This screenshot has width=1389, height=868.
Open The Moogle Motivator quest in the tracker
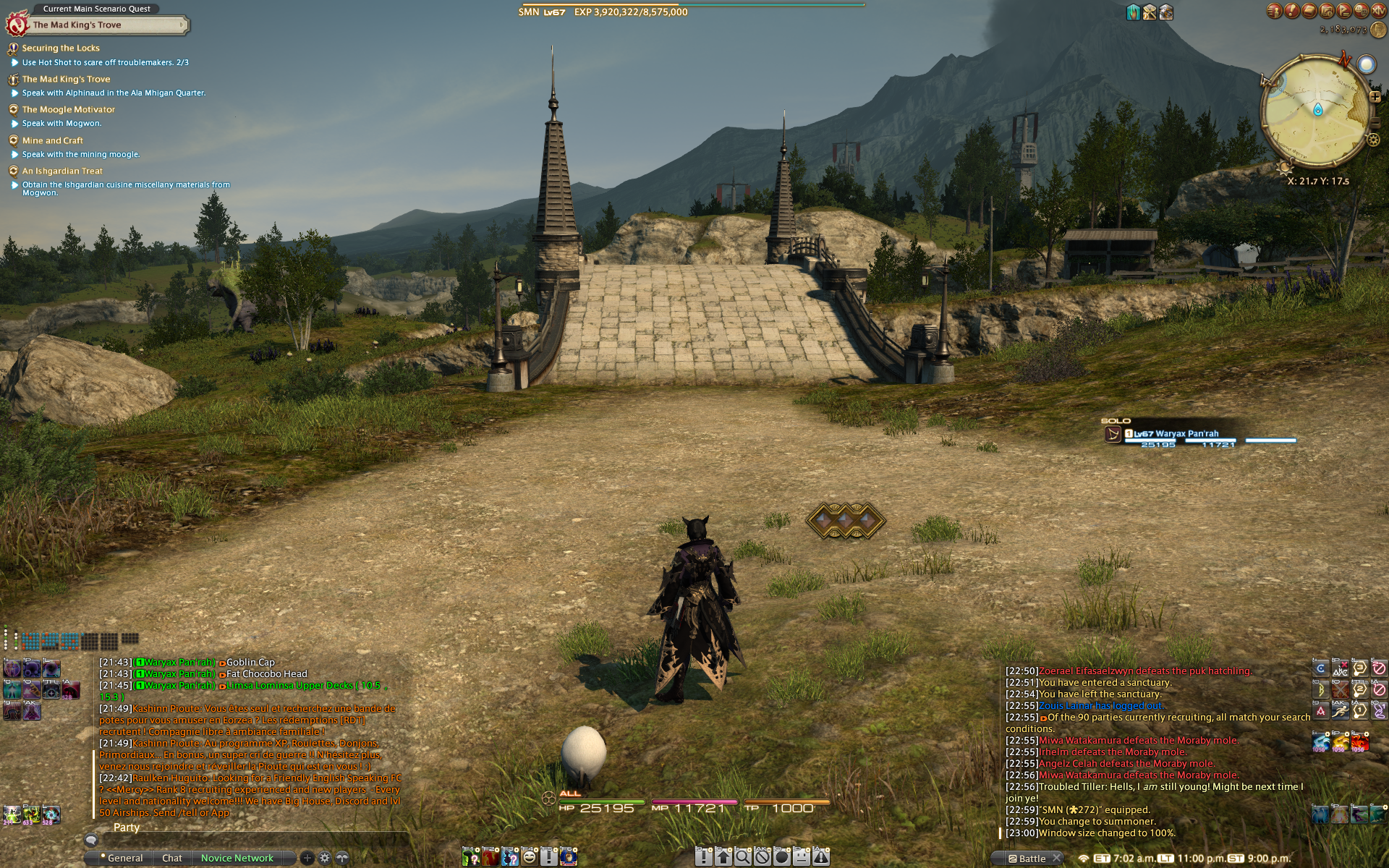68,110
